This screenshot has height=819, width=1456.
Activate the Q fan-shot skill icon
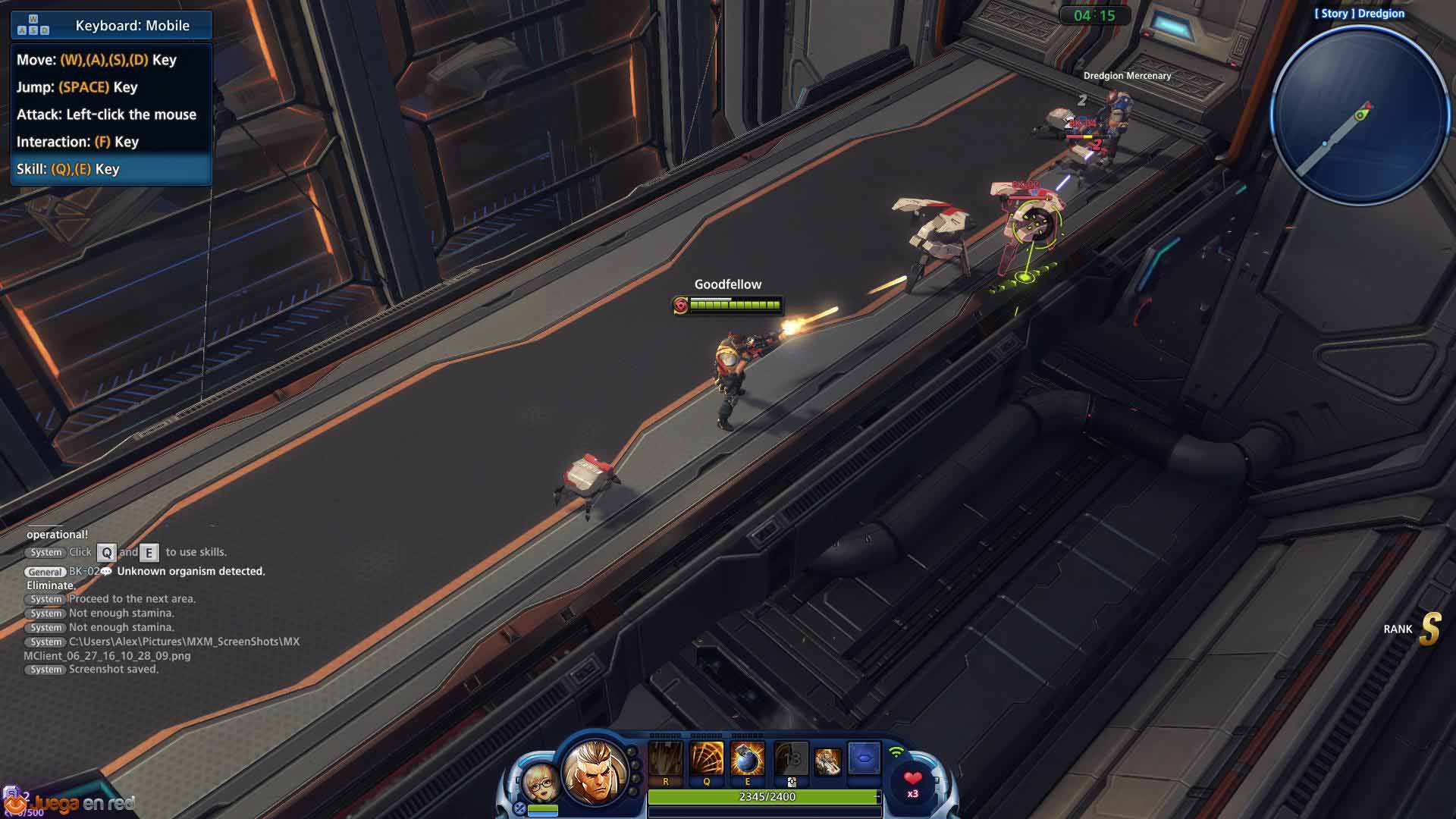click(707, 760)
